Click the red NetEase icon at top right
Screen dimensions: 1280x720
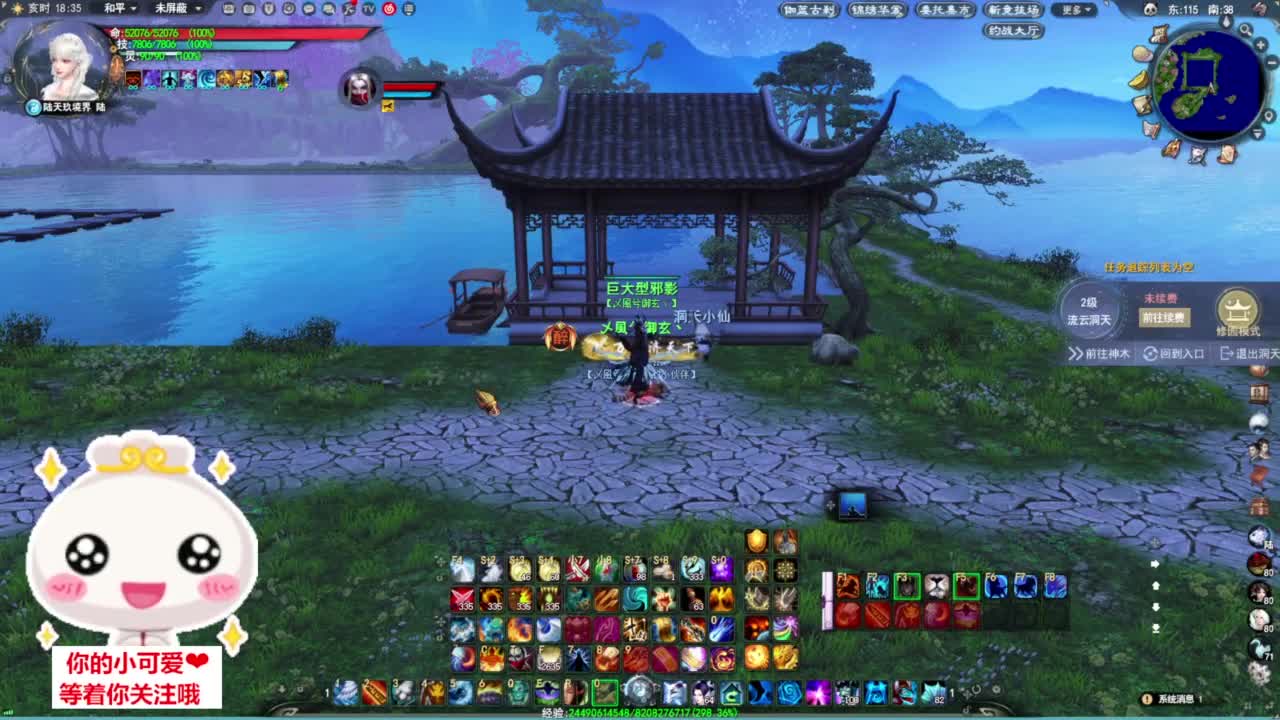point(390,8)
